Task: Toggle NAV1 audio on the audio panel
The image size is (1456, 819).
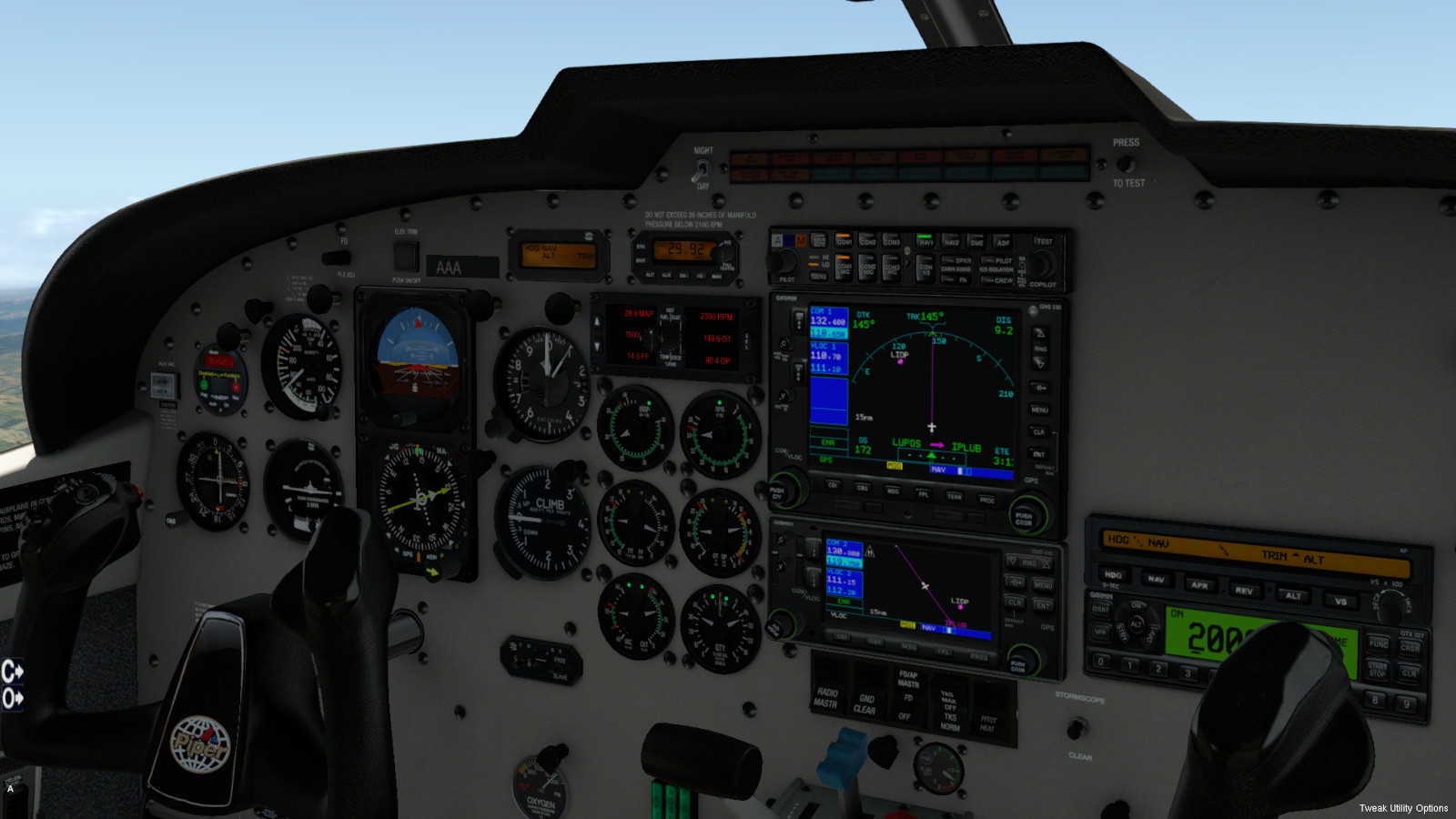Action: coord(925,241)
